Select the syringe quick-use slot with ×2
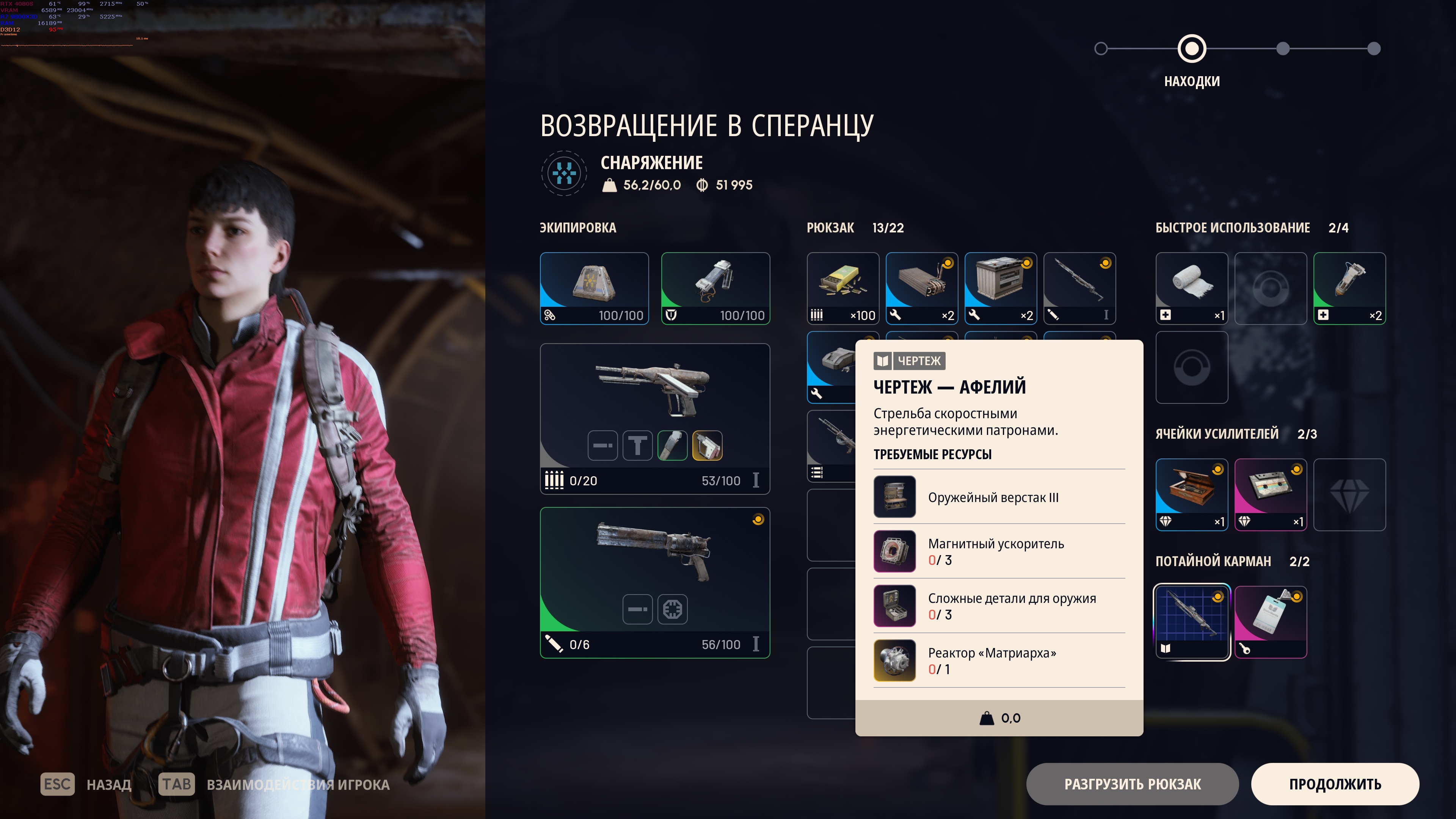Image resolution: width=1456 pixels, height=819 pixels. pos(1349,288)
